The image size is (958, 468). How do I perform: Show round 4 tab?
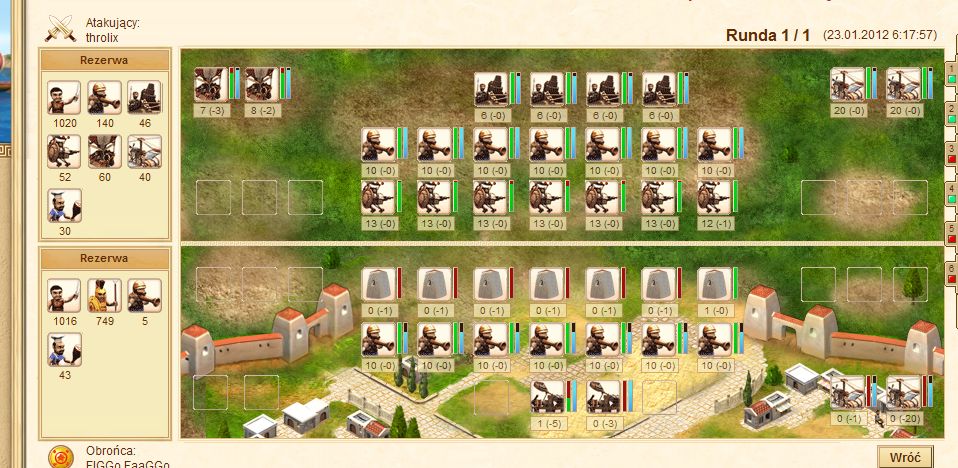(x=952, y=193)
